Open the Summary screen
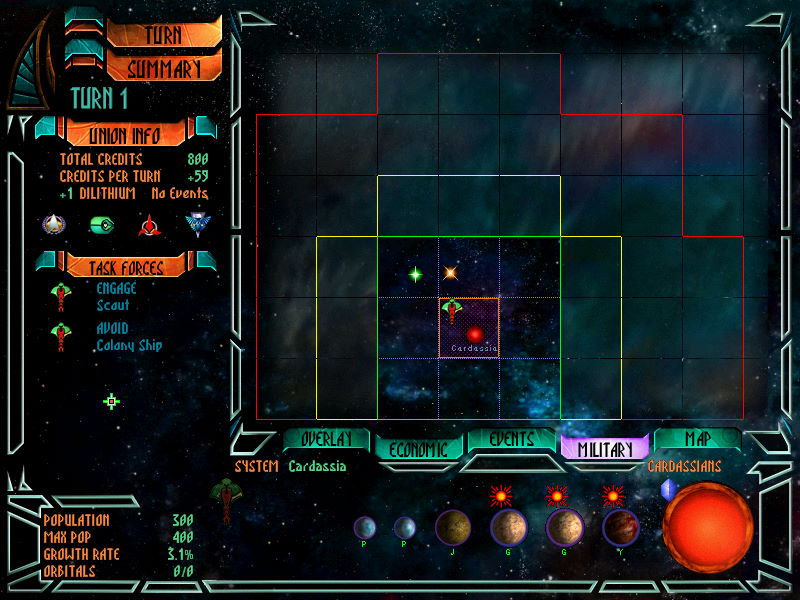Image resolution: width=800 pixels, height=600 pixels. tap(163, 69)
